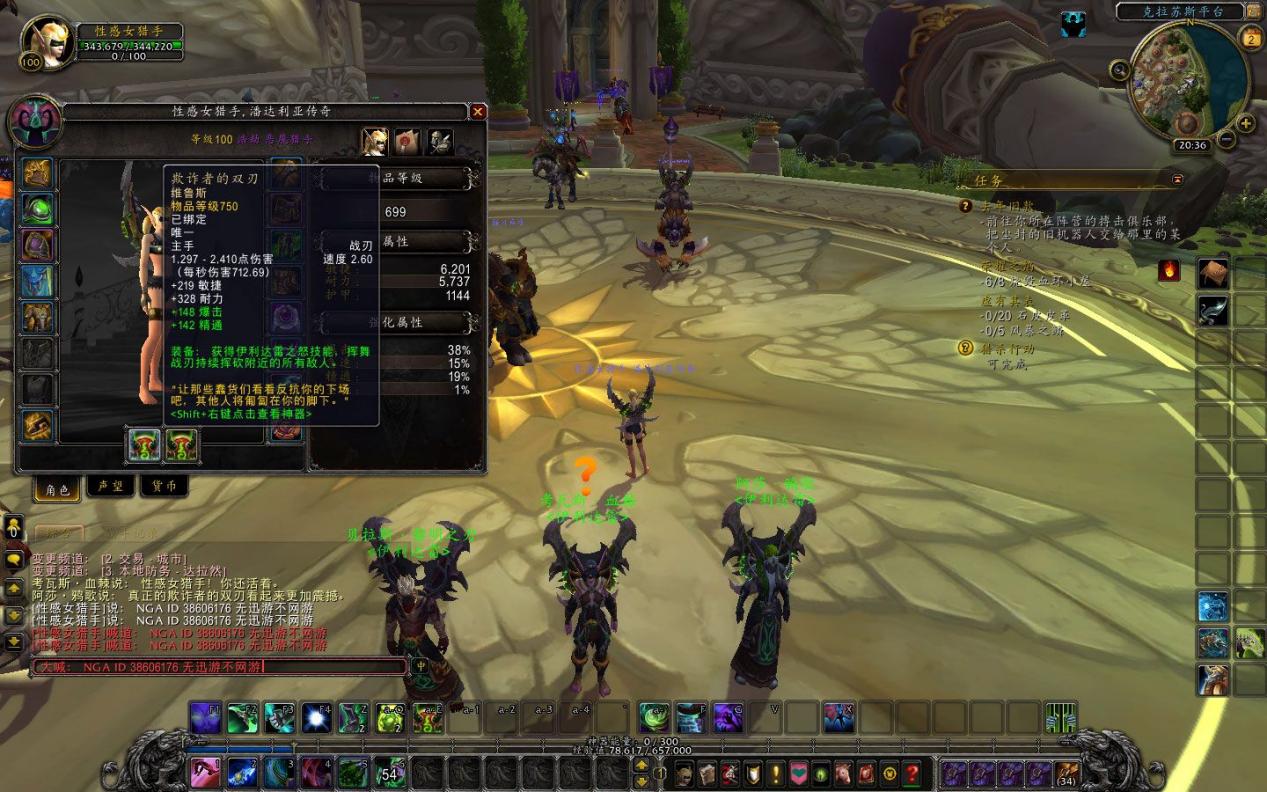Click the 20:36 clock on the minimap
The image size is (1267, 792).
tap(1193, 145)
